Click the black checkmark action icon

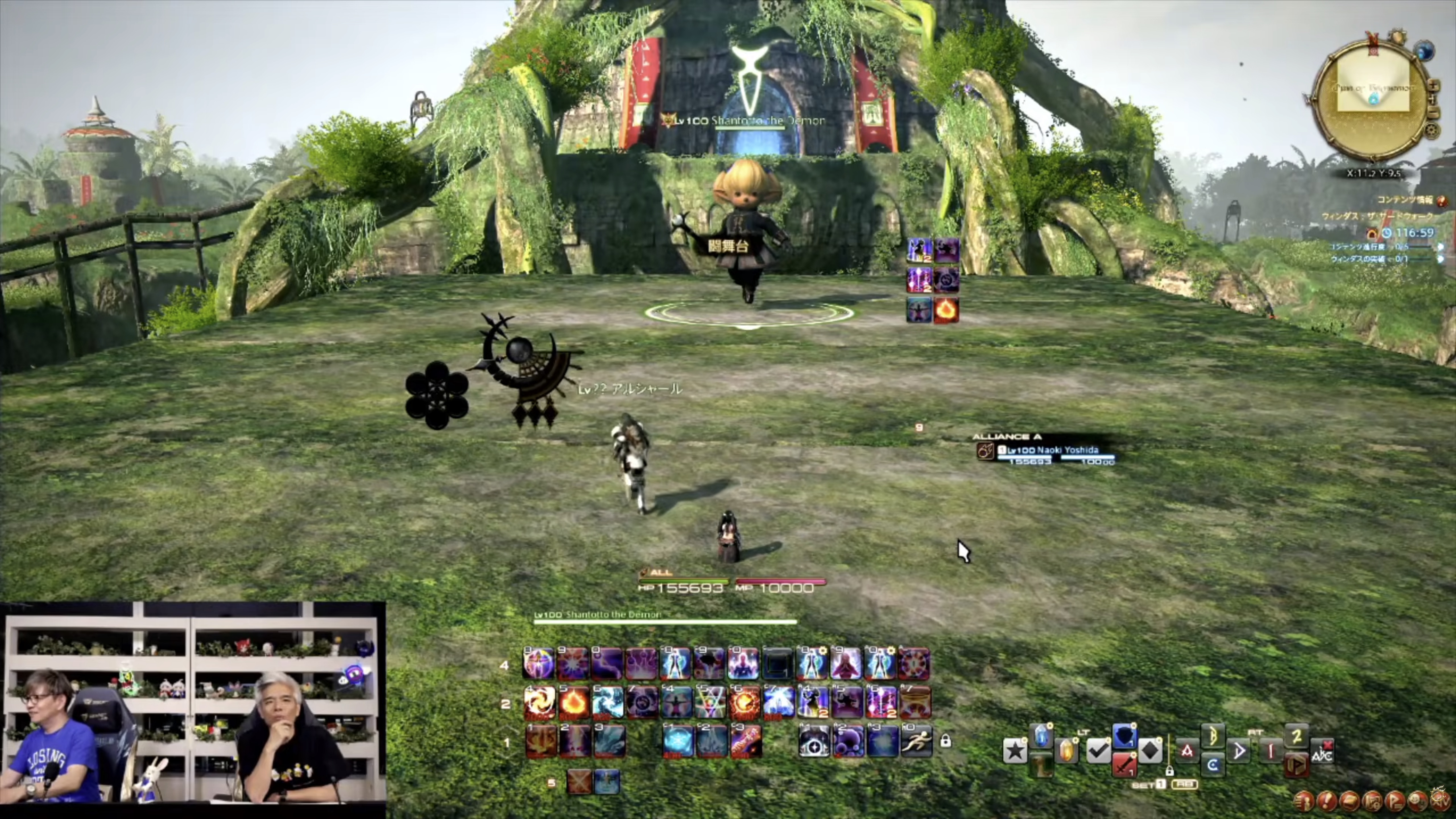(x=1098, y=751)
